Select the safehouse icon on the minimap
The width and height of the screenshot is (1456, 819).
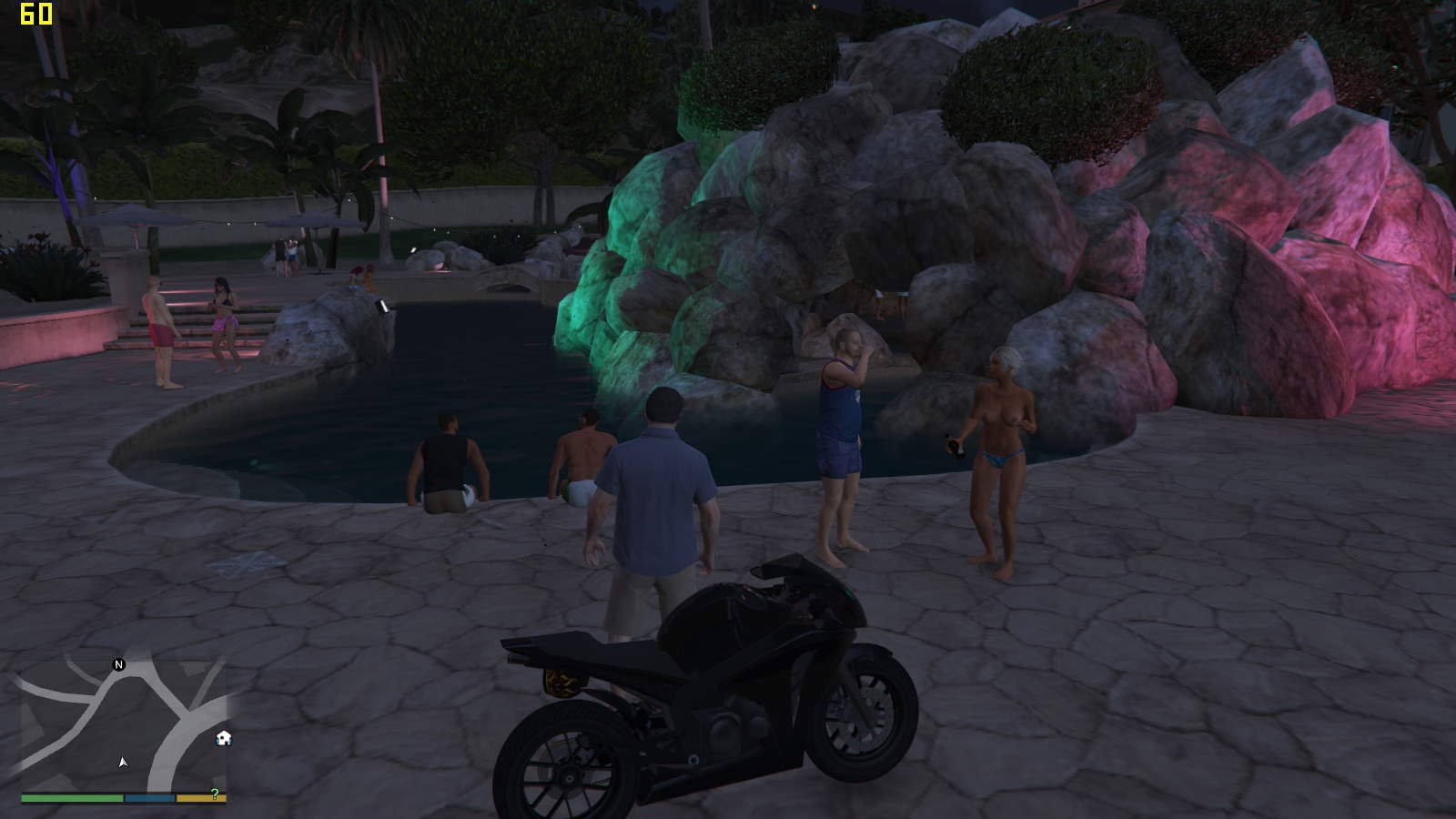[224, 738]
